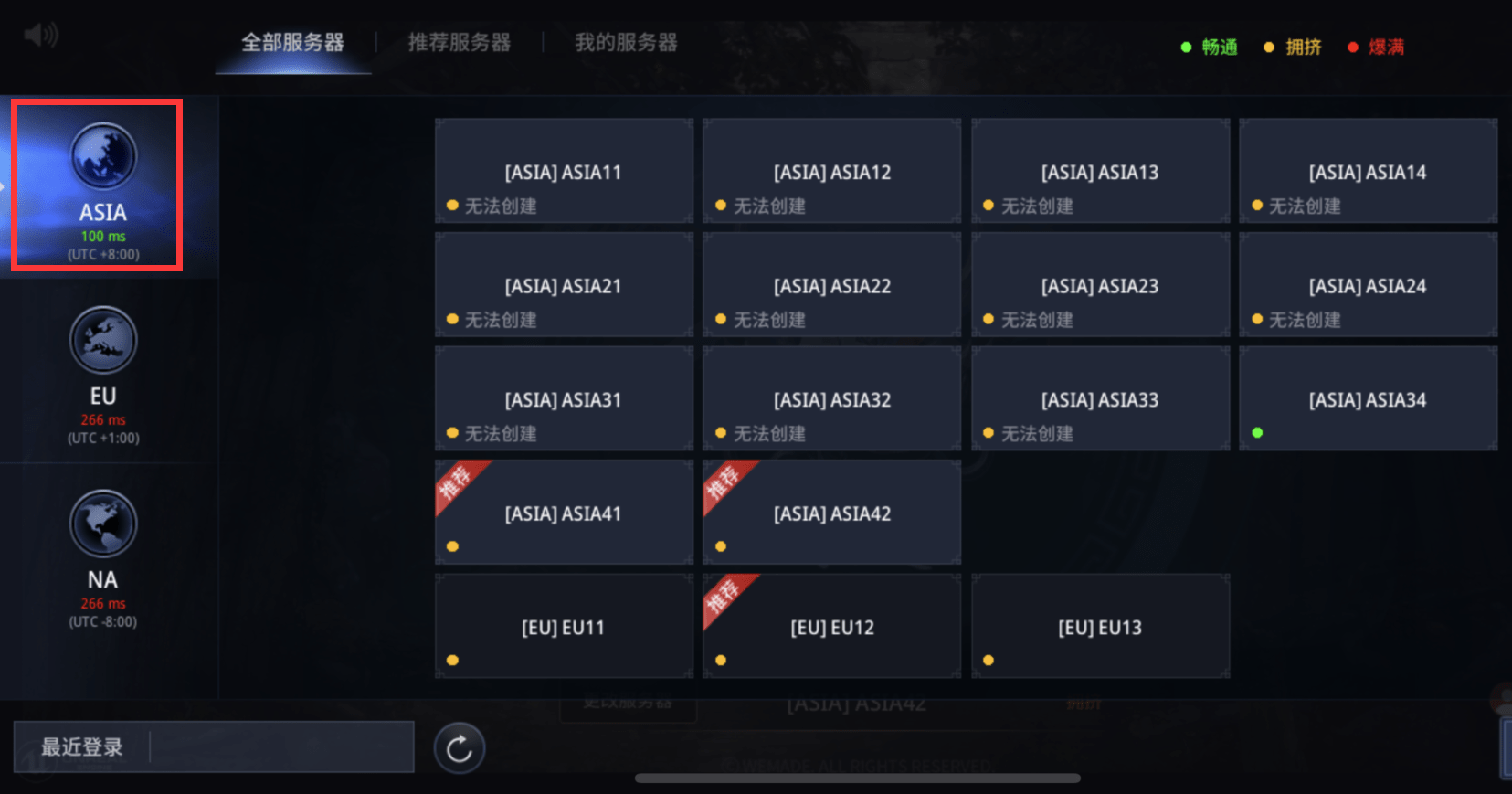The image size is (1512, 794).
Task: Select server [EU] EU11
Action: [x=564, y=627]
